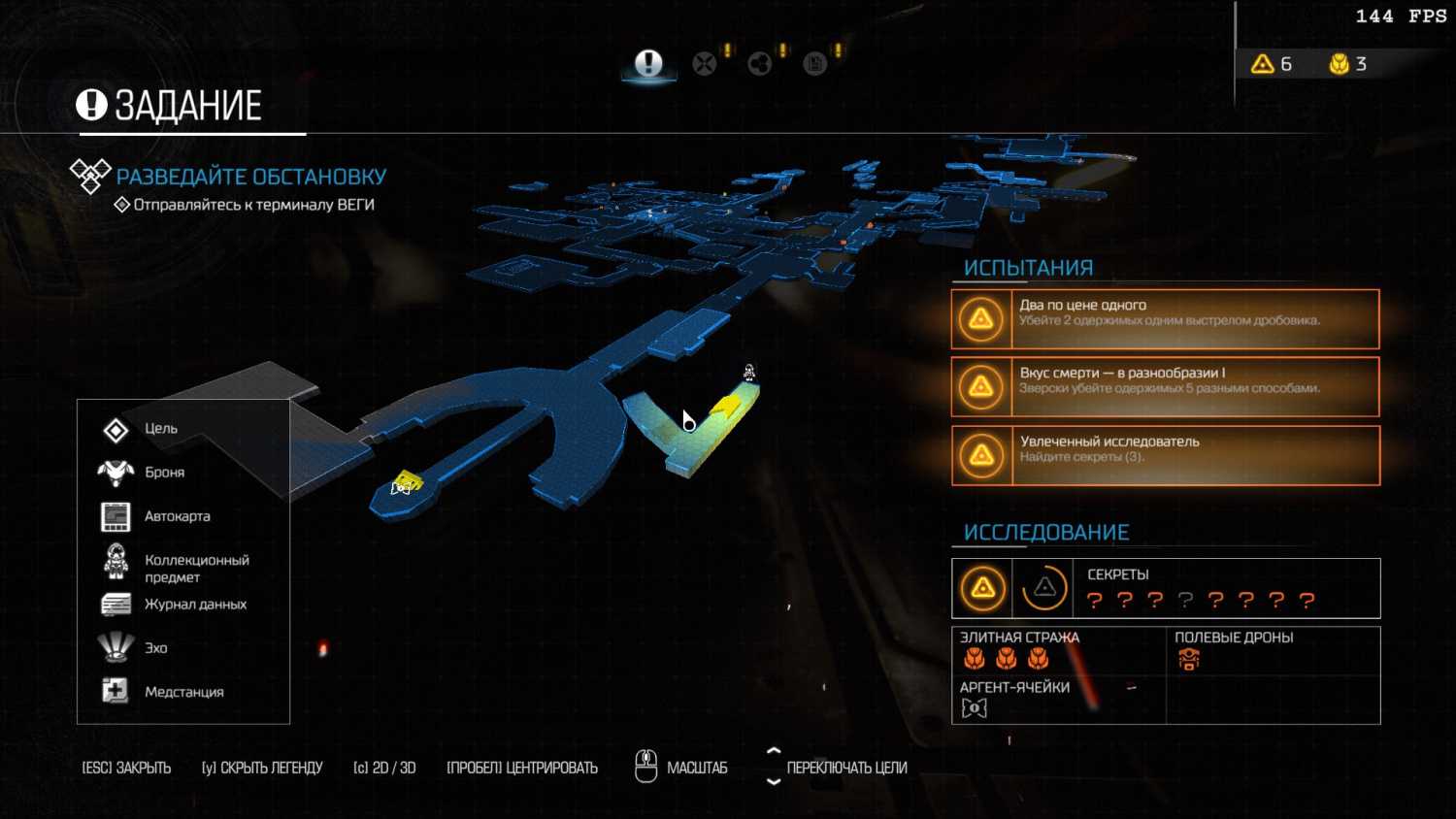Click the 'Журнал данных' legend entry

(195, 605)
